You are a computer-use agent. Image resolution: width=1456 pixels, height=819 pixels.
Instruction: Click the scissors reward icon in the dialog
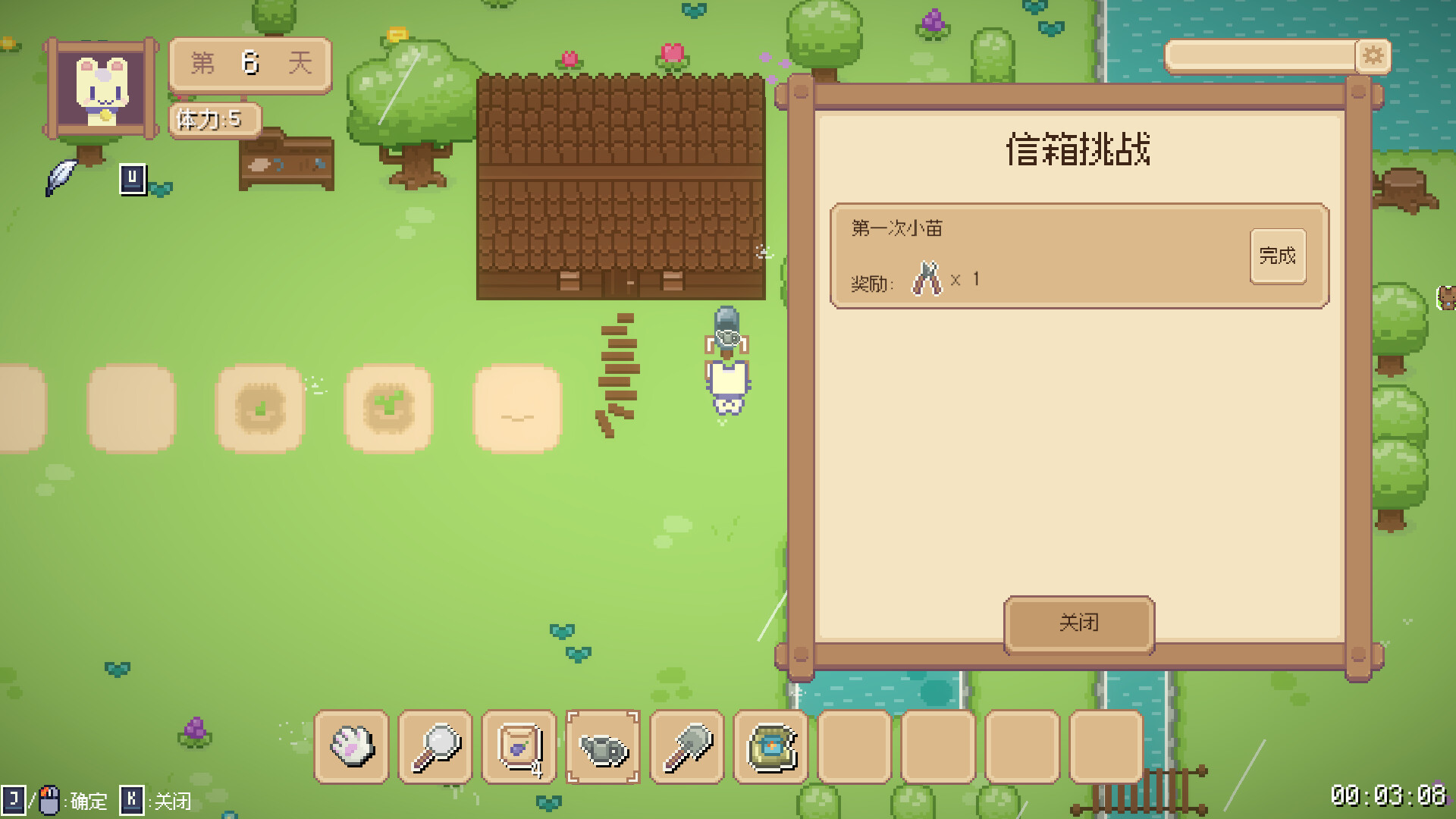925,279
